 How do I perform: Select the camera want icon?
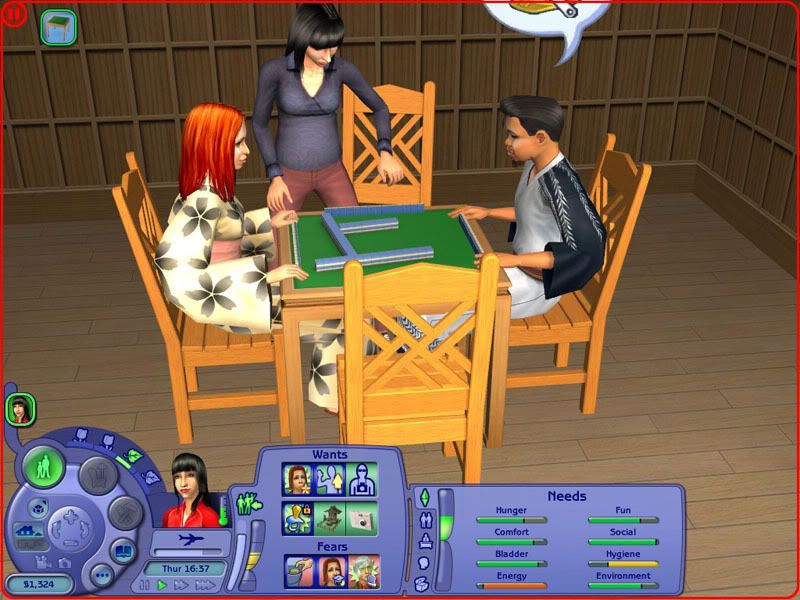tap(362, 517)
